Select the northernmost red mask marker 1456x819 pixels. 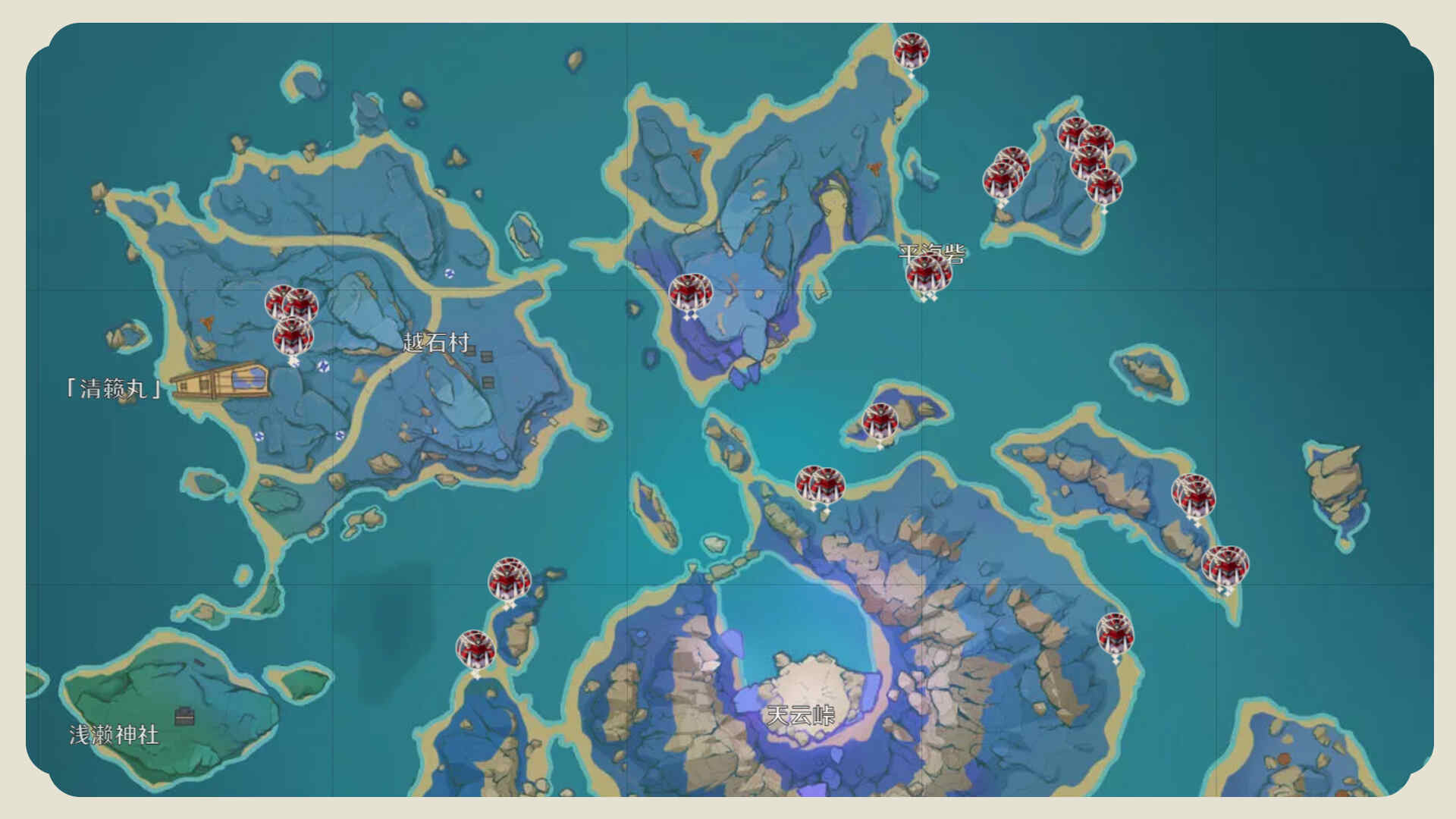911,52
